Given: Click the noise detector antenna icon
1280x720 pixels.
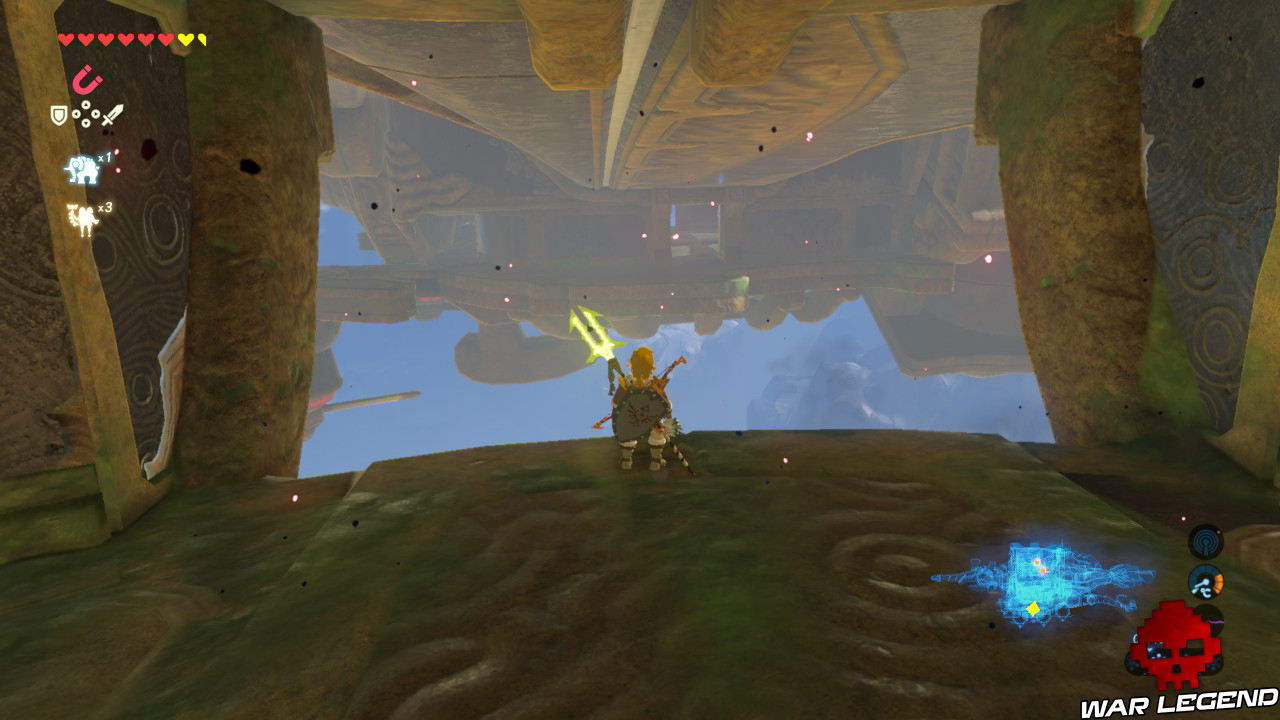Looking at the screenshot, I should coord(1205,542).
